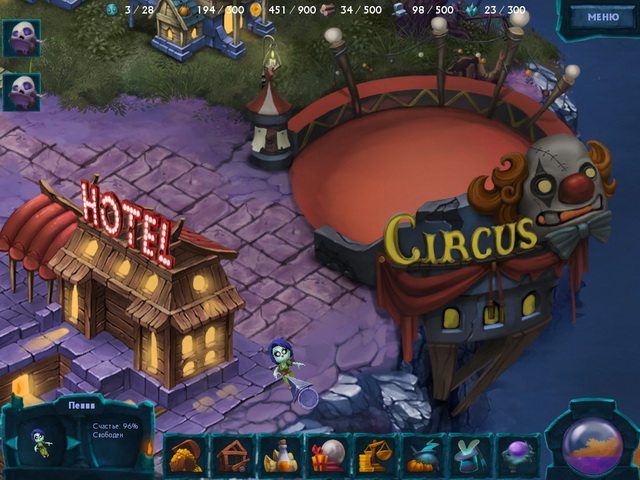
Task: Click the selected character's portrait in panel
Action: [x=42, y=442]
